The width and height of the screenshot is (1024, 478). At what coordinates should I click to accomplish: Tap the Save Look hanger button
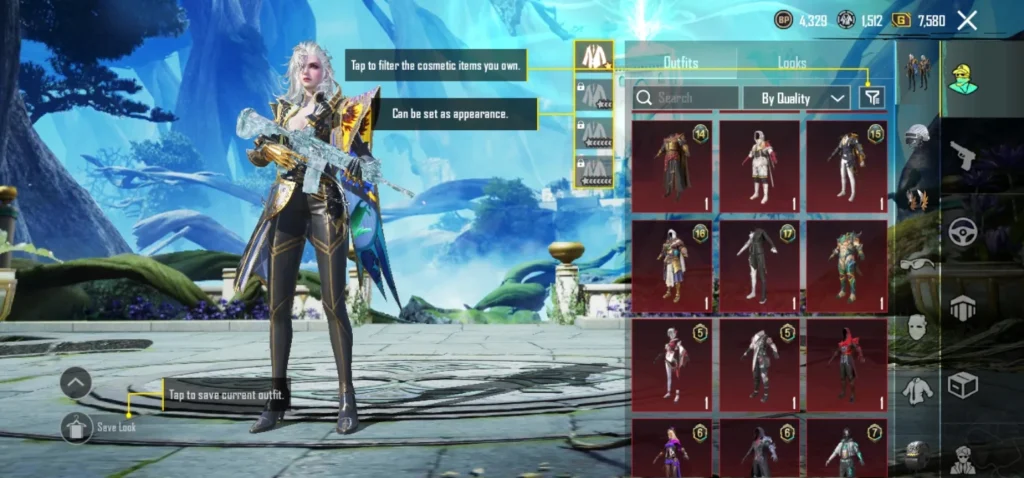76,427
